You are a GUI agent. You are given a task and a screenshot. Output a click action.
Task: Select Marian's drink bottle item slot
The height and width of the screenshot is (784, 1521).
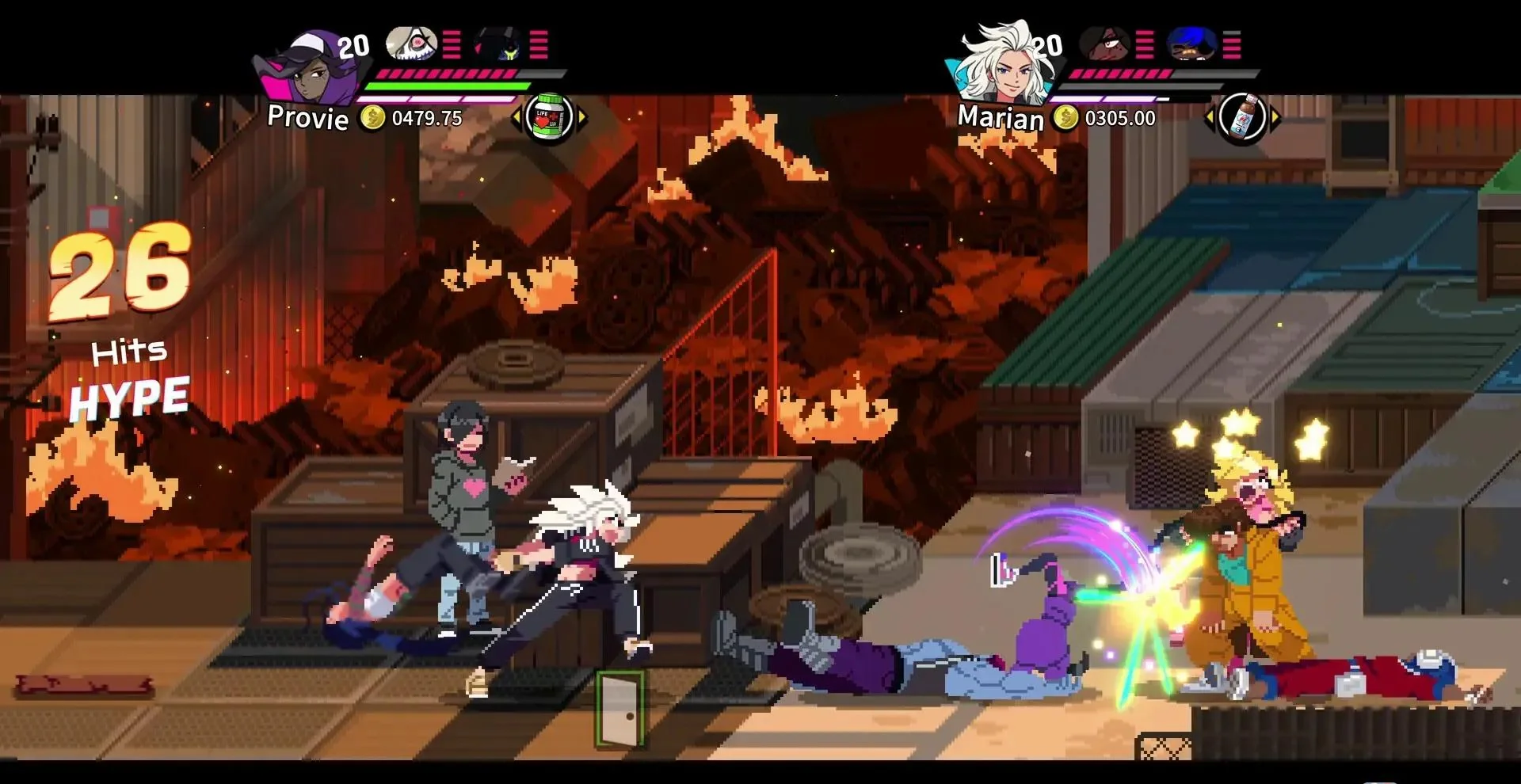(x=1241, y=118)
